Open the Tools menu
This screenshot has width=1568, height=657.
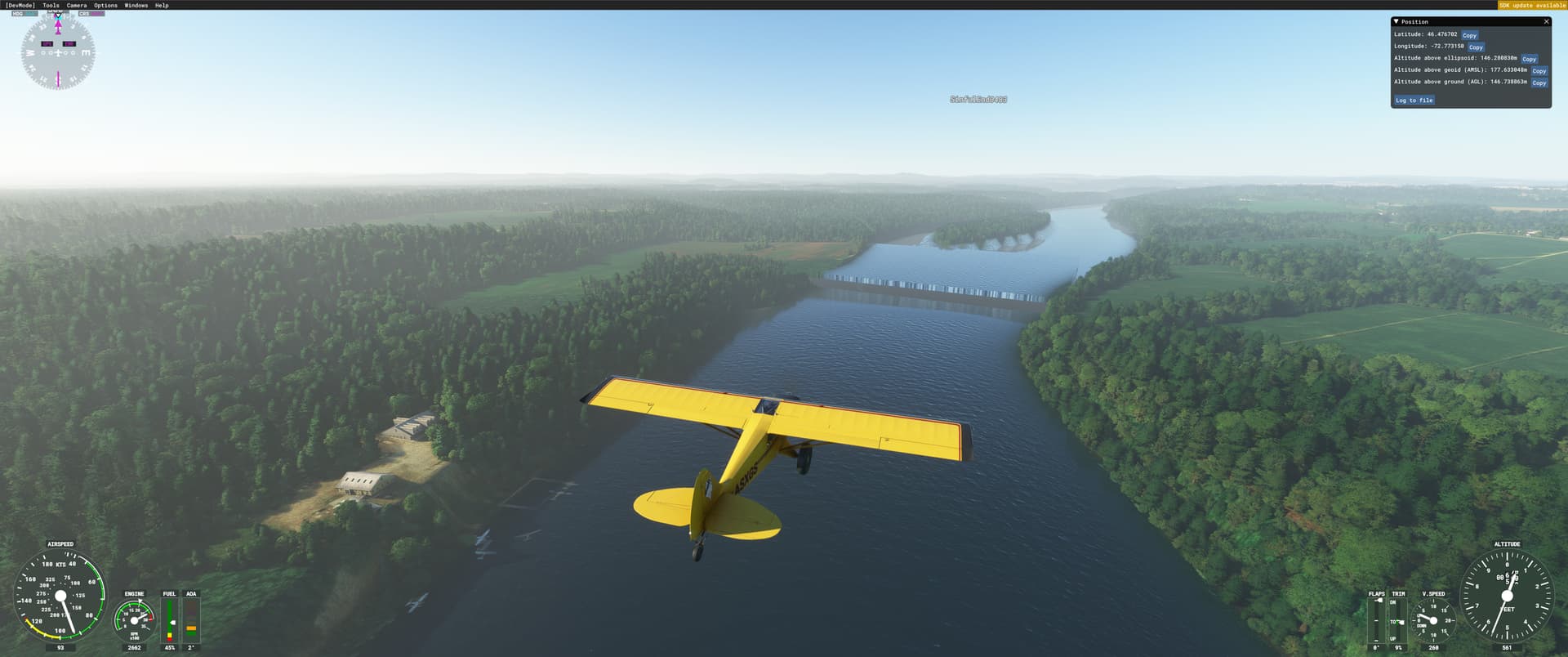pos(51,4)
